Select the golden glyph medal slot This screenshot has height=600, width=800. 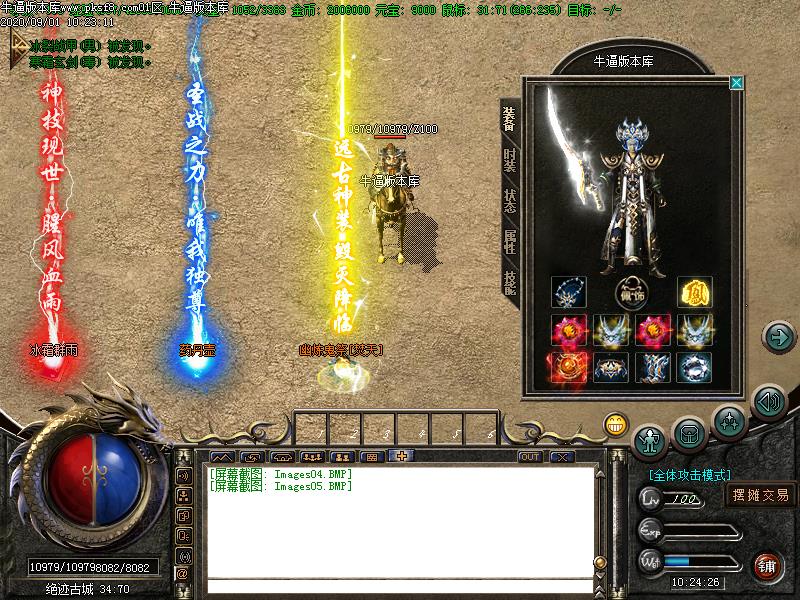(694, 294)
